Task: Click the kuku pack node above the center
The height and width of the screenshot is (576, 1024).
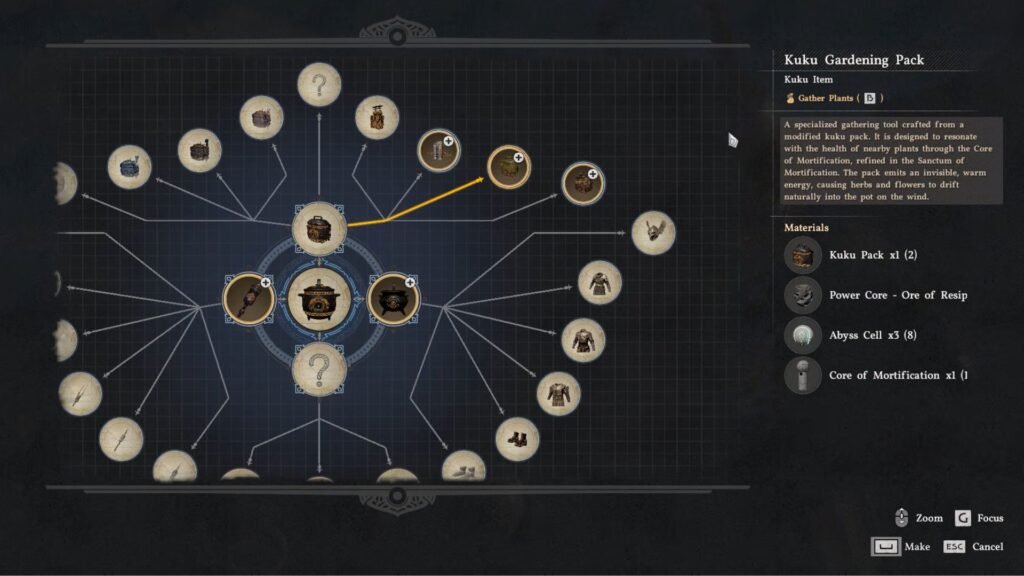Action: [x=319, y=228]
